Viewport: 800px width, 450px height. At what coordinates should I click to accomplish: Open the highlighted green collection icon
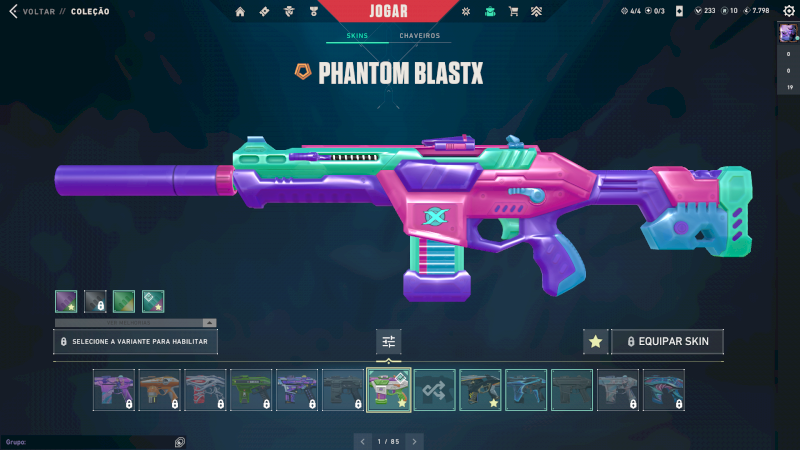coord(490,12)
